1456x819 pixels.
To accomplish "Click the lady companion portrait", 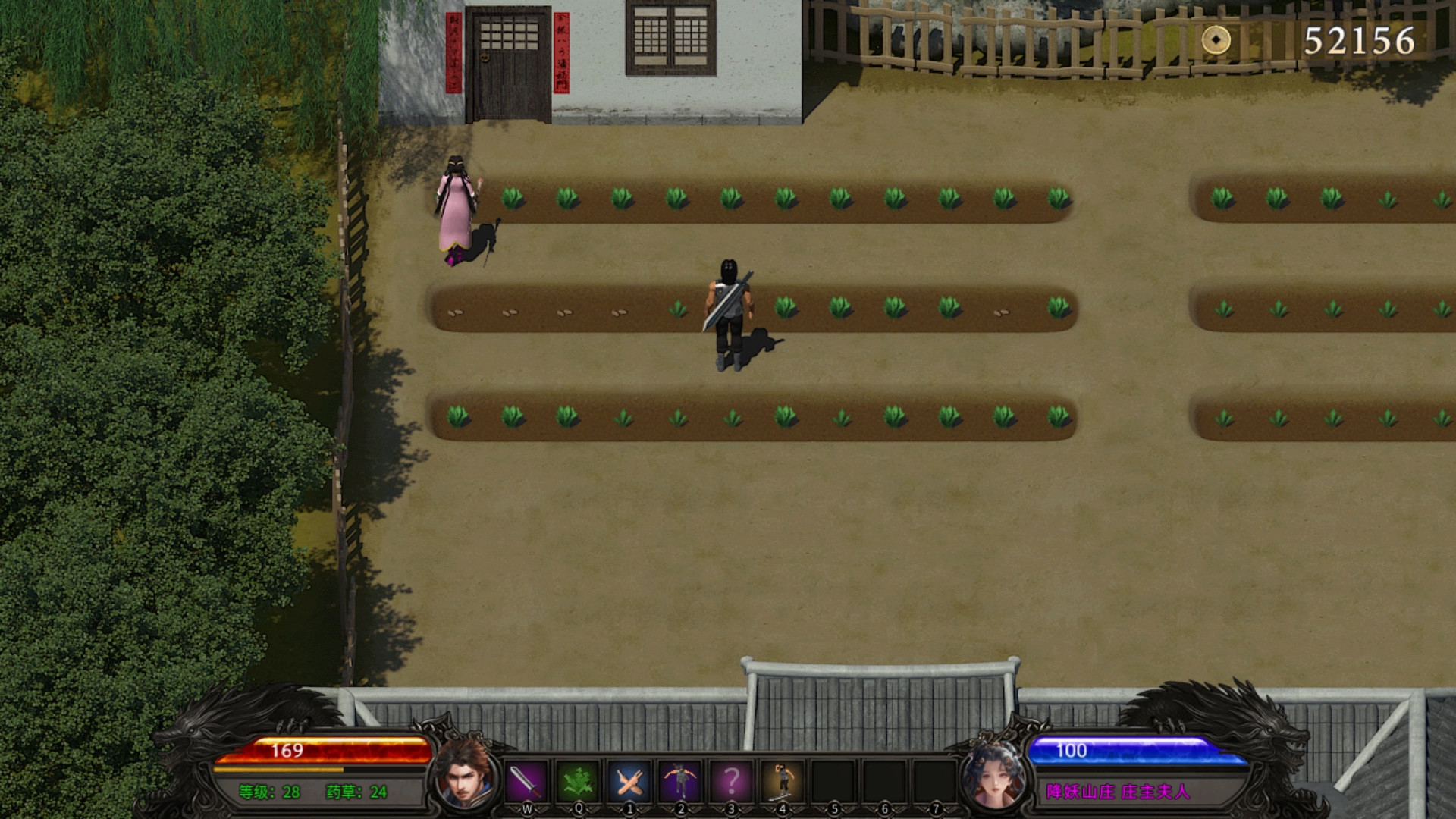I will [x=993, y=775].
